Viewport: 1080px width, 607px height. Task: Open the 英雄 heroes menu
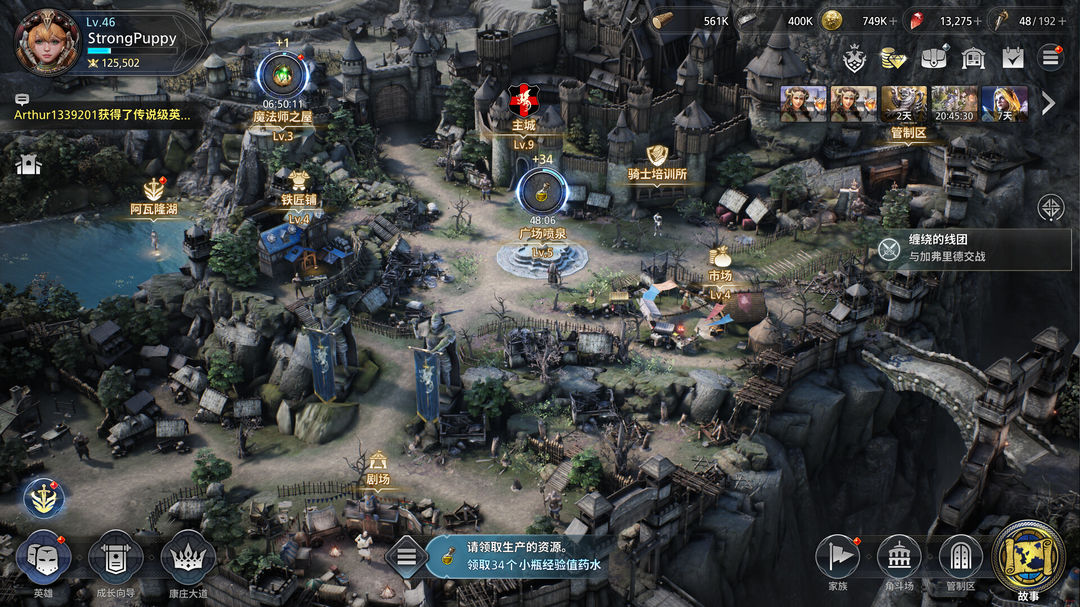click(44, 558)
